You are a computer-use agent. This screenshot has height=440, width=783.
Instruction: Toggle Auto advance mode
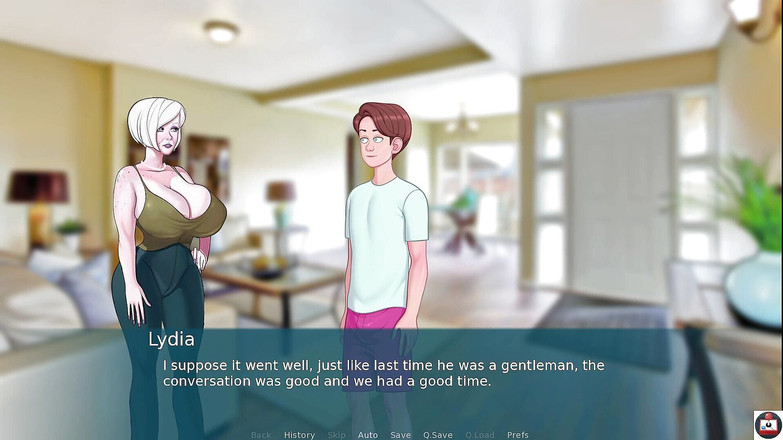click(x=368, y=435)
